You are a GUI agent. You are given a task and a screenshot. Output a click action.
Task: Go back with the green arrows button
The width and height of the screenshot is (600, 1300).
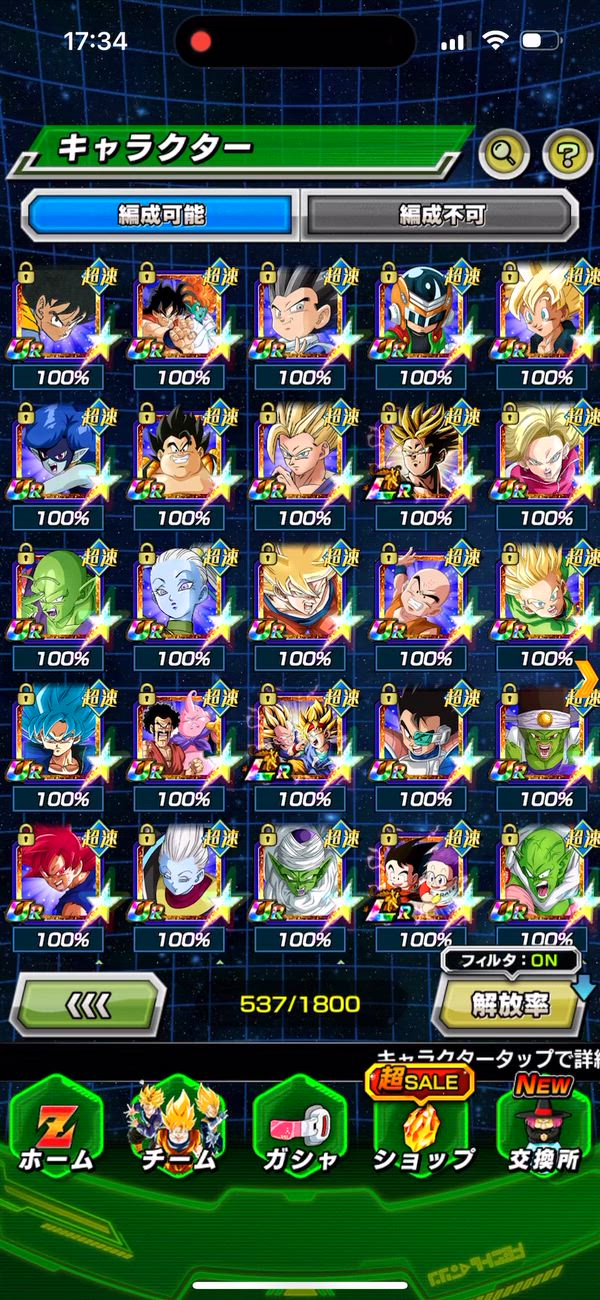(x=87, y=1003)
